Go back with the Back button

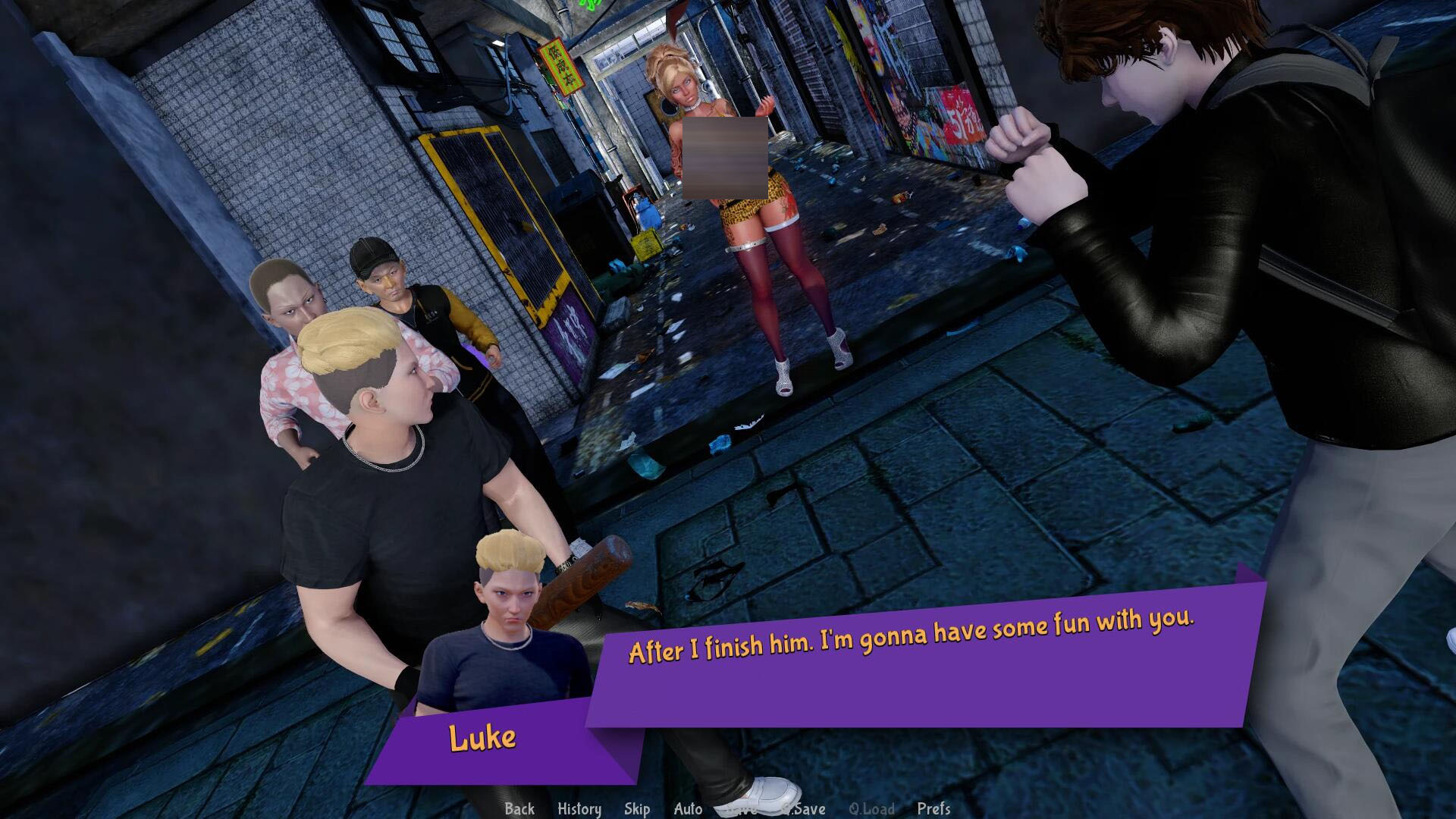pyautogui.click(x=519, y=808)
